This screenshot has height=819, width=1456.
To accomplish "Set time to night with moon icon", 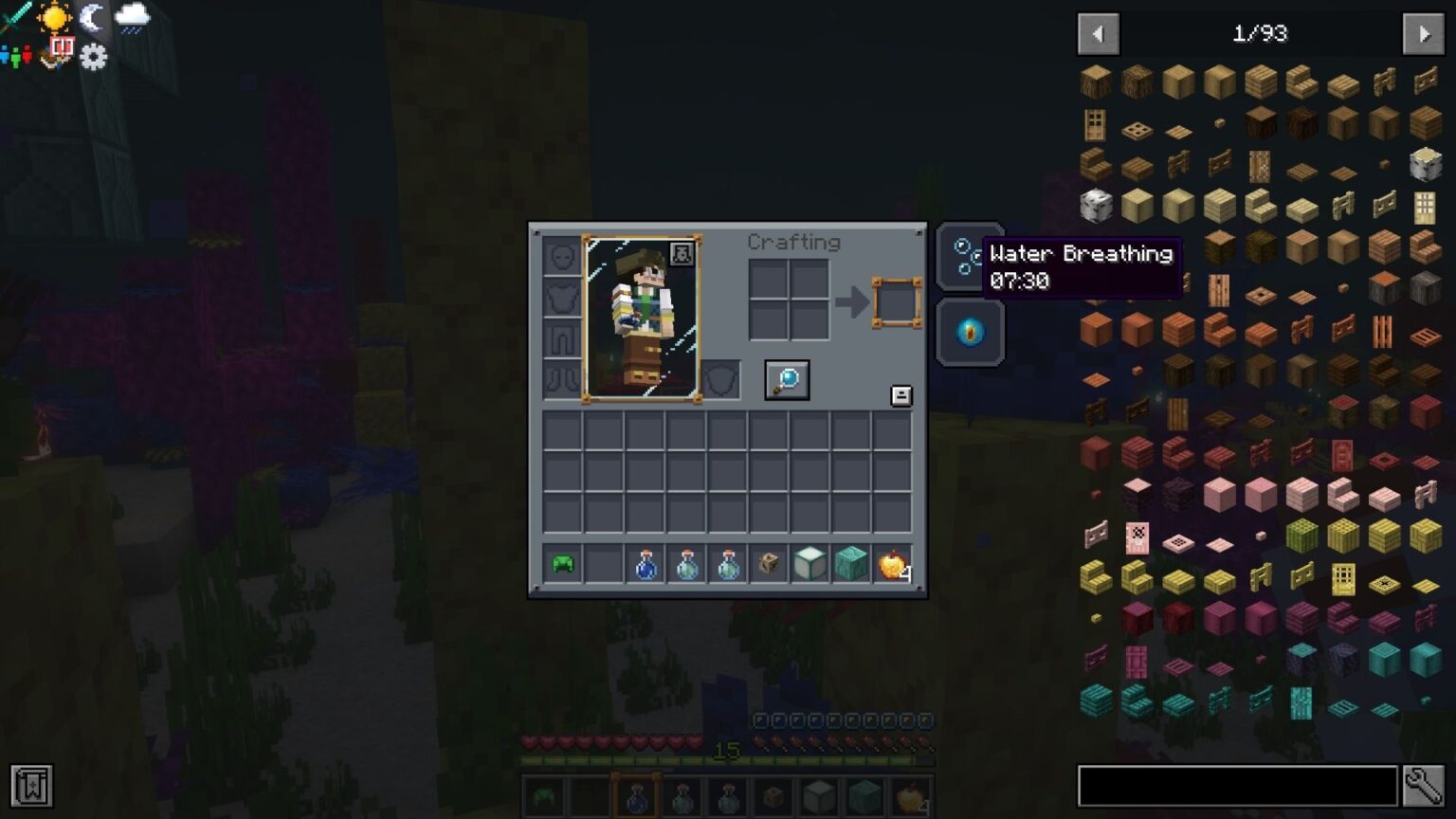I will coord(94,19).
